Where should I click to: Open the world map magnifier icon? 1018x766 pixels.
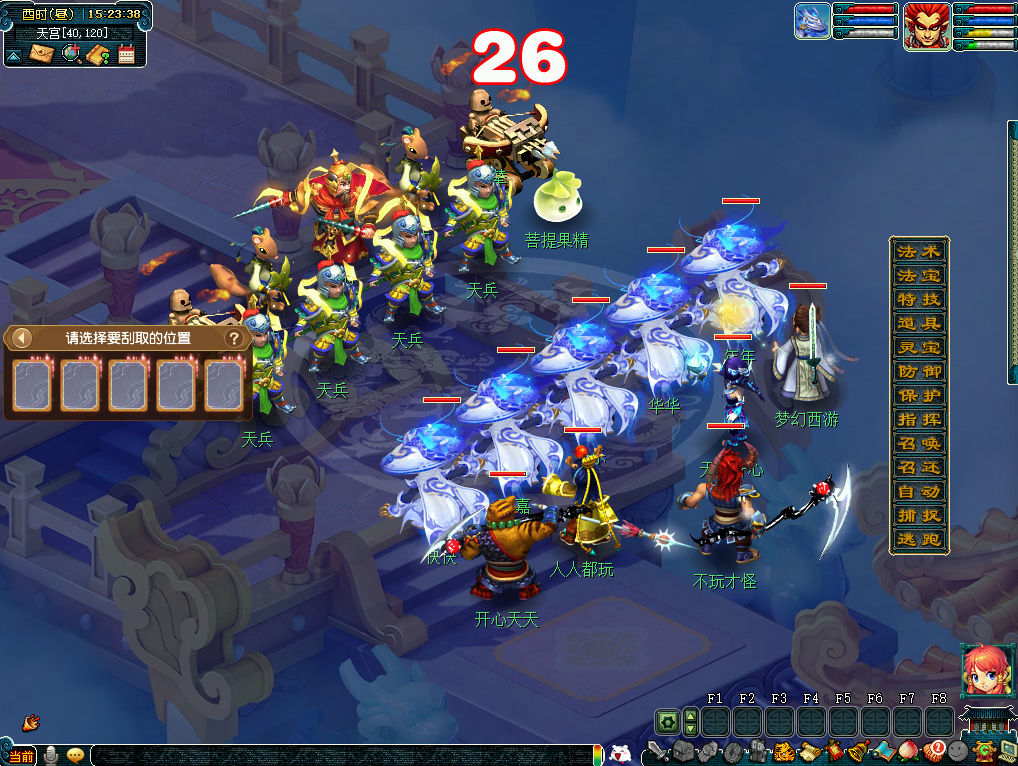point(70,54)
